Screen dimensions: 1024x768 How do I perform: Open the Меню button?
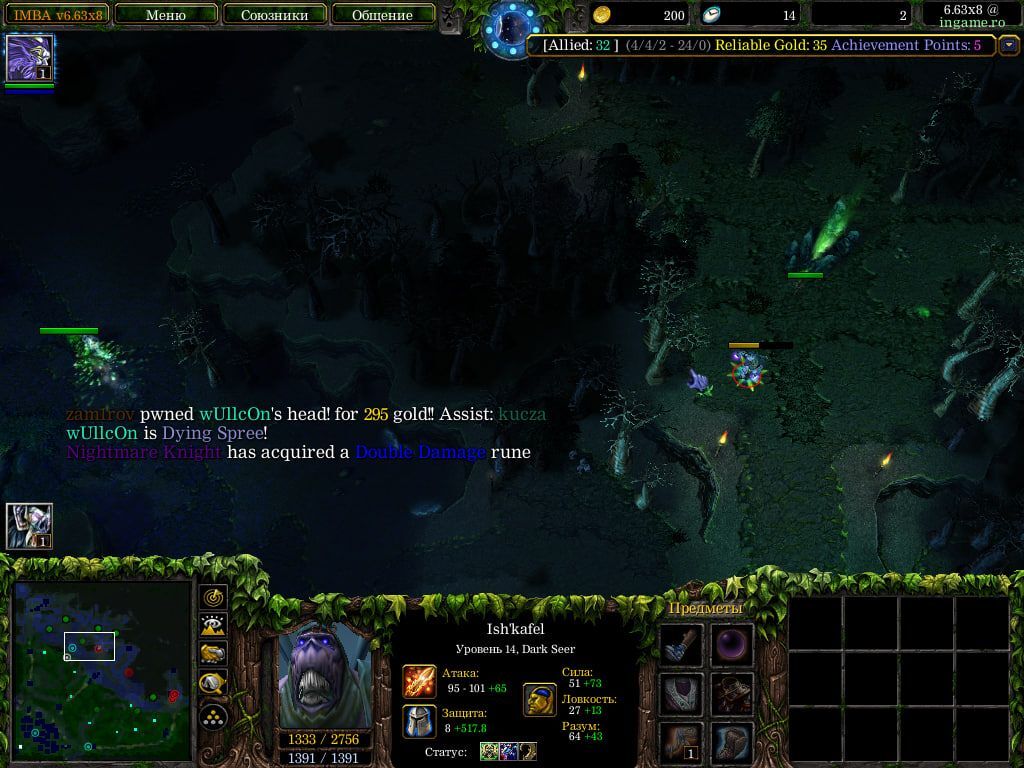pyautogui.click(x=166, y=15)
